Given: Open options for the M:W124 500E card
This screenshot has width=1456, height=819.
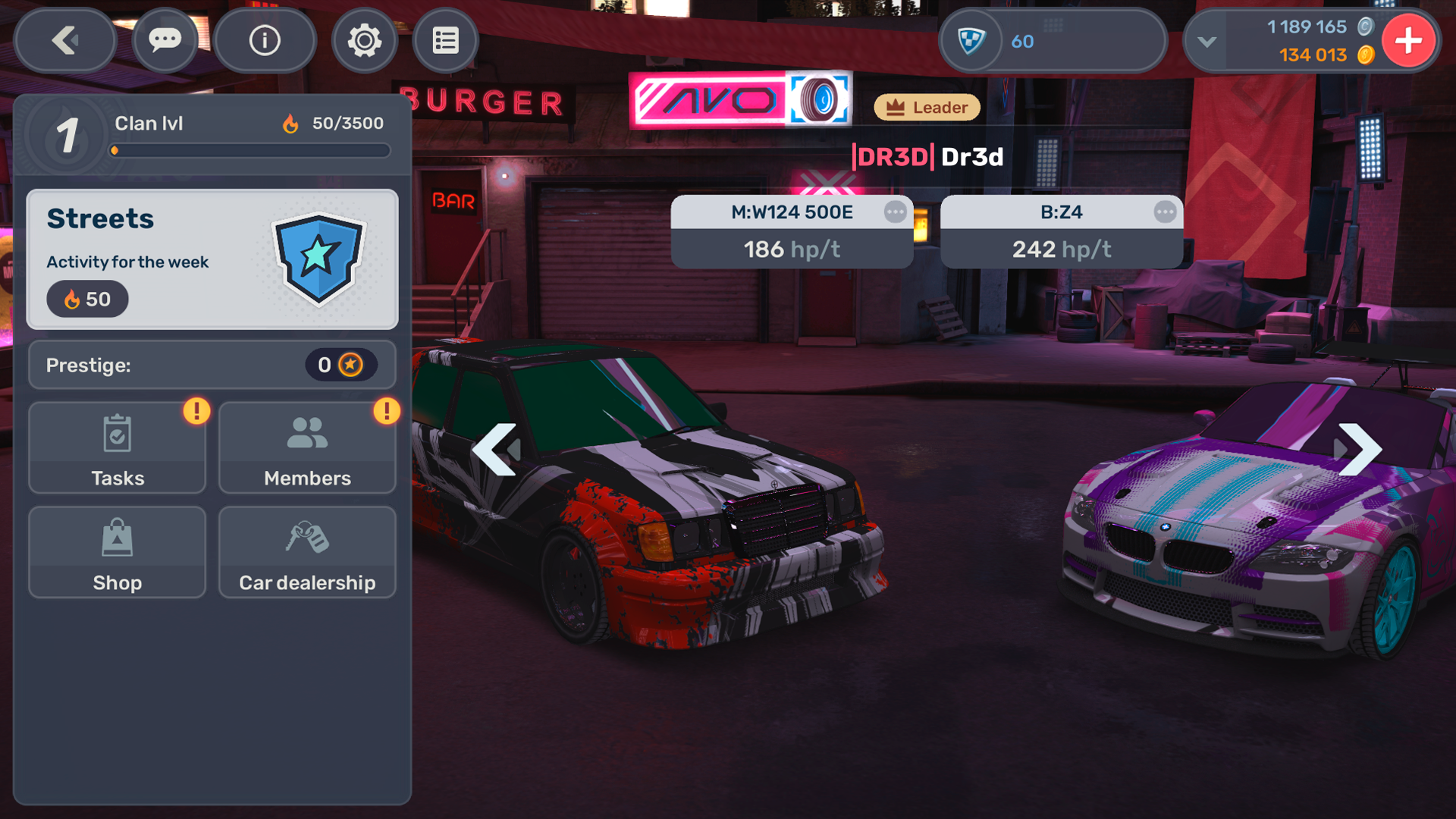Looking at the screenshot, I should 895,212.
